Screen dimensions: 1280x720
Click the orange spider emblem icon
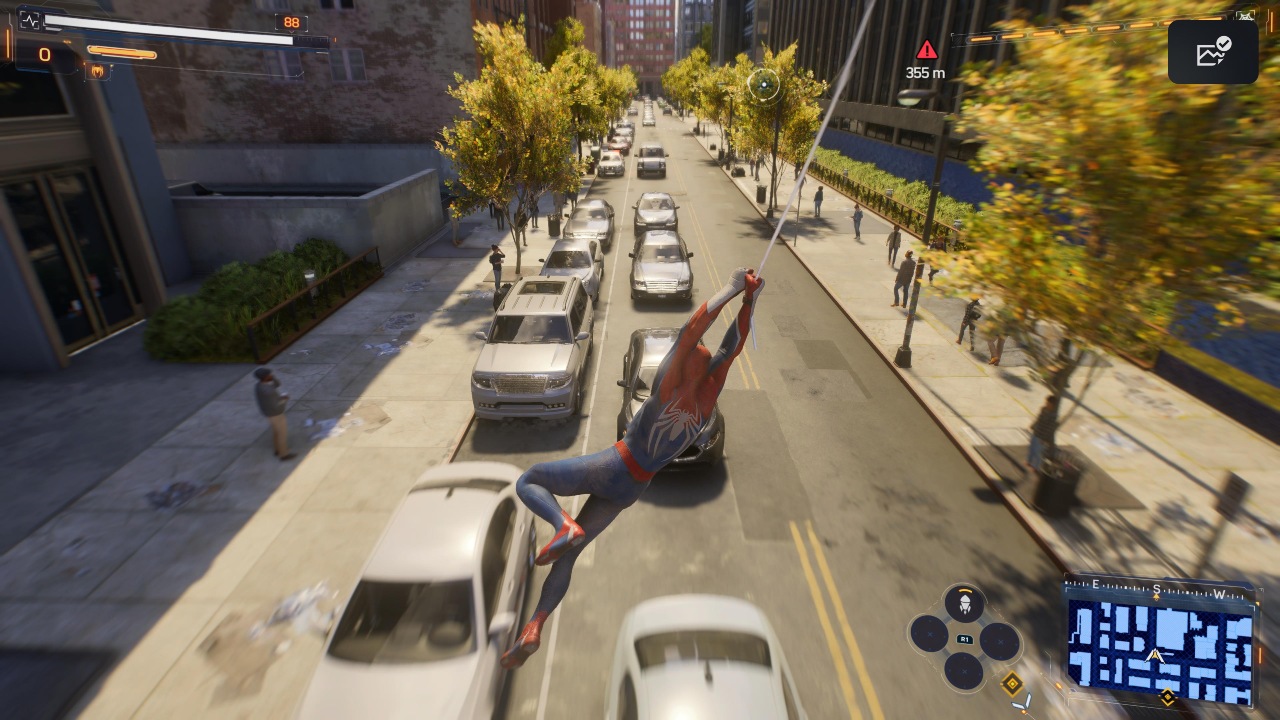(x=99, y=71)
